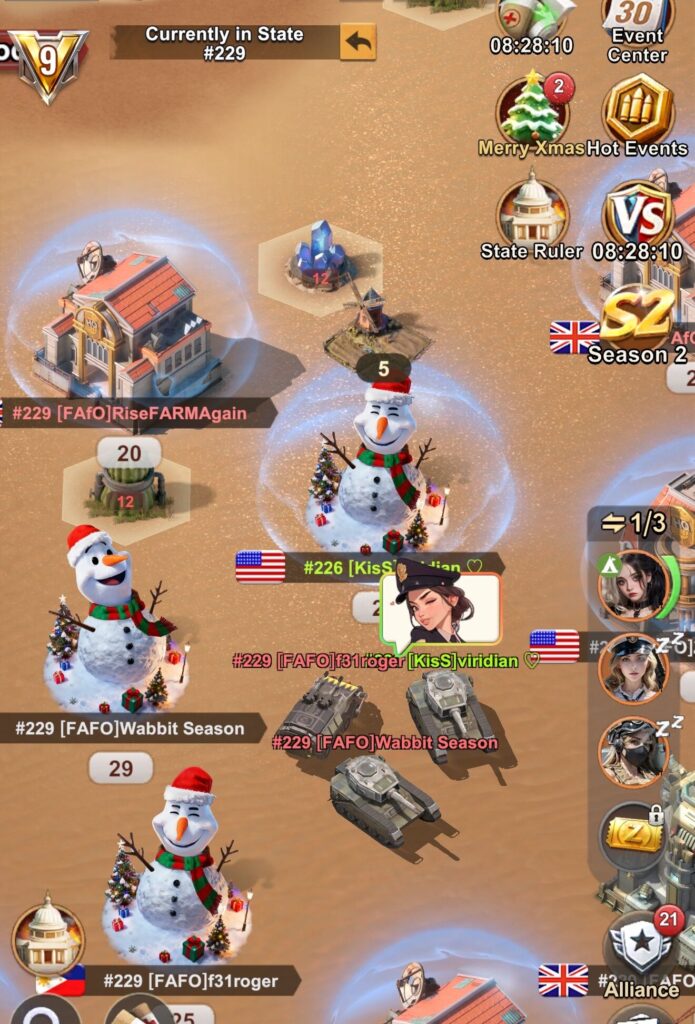Tap the locked gold Z ticket slot
This screenshot has height=1024, width=695.
click(633, 835)
